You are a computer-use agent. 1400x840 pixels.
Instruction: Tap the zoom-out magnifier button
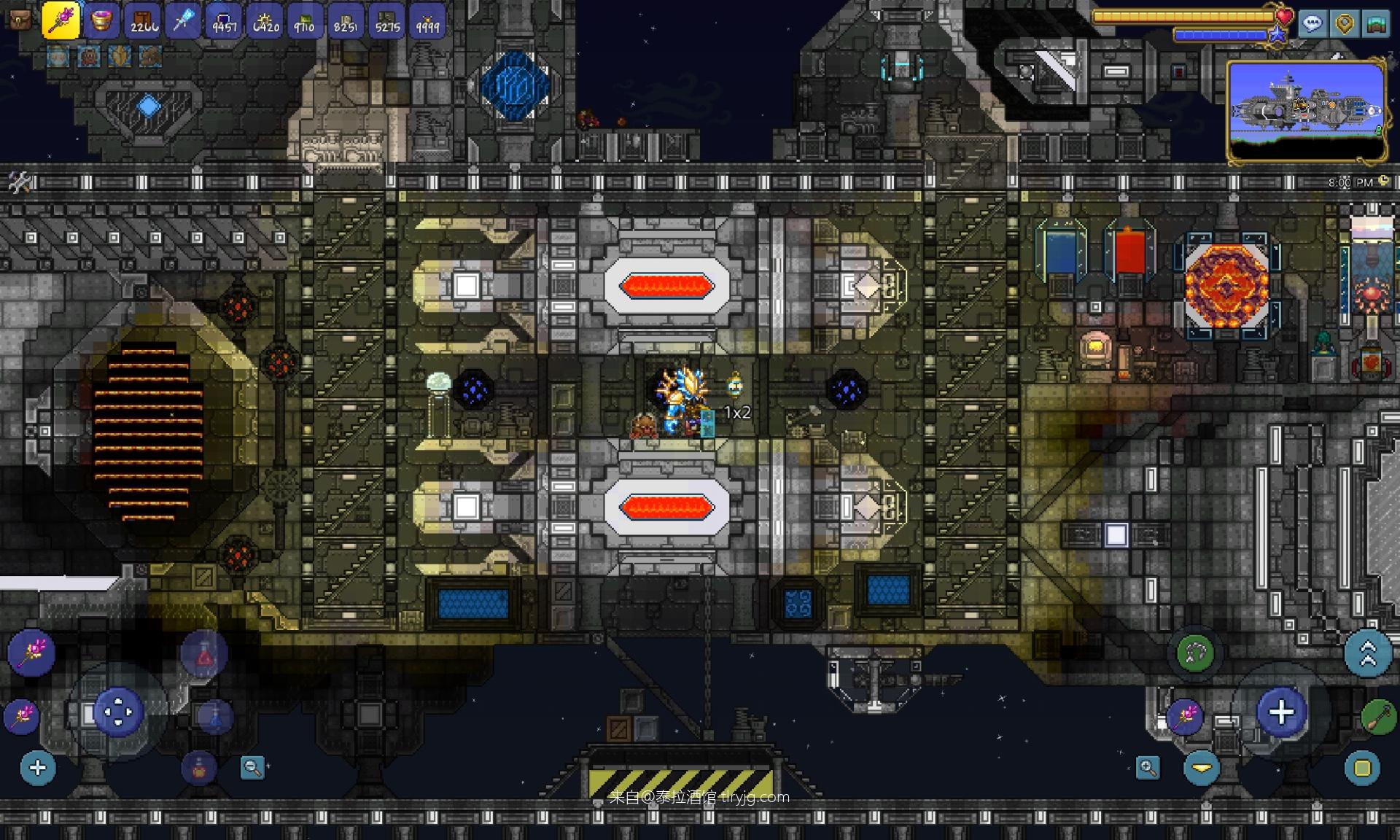point(252,767)
